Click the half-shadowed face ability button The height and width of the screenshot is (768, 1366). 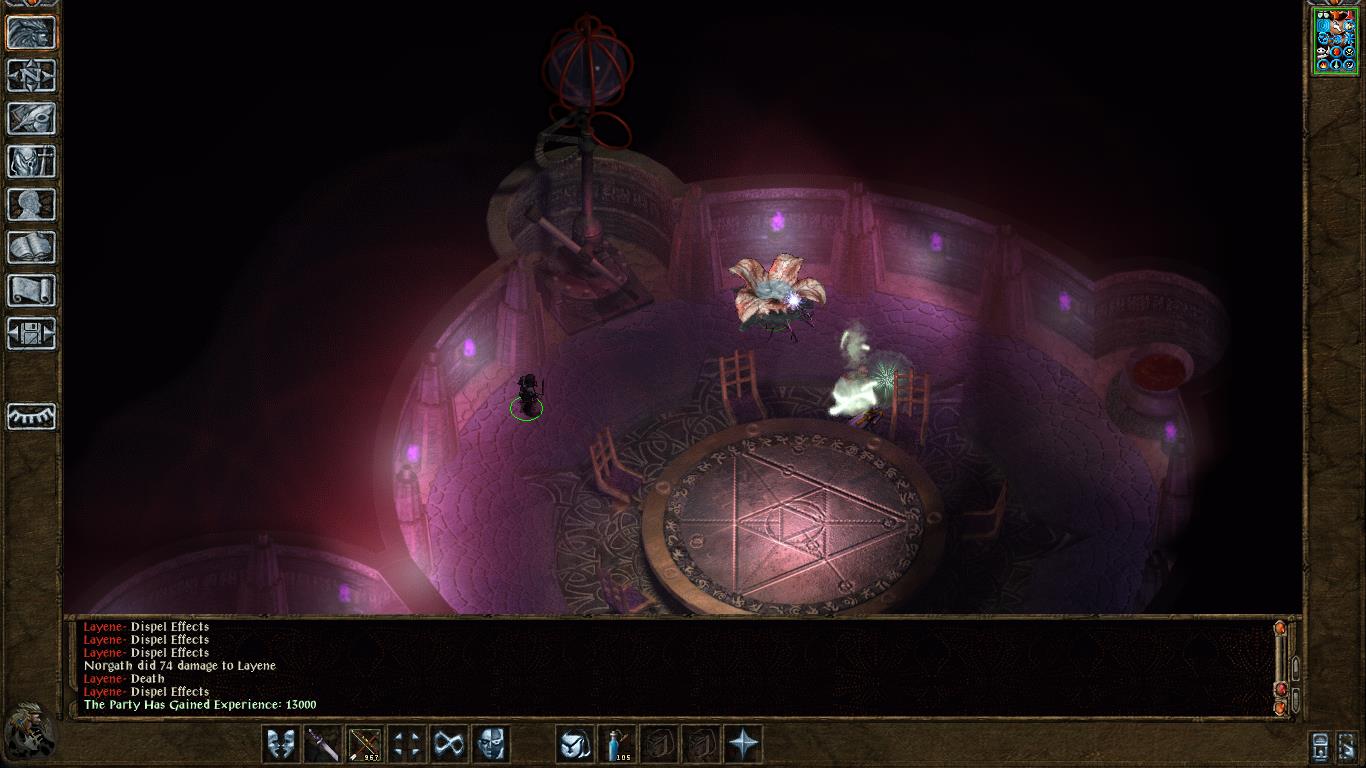click(x=491, y=744)
